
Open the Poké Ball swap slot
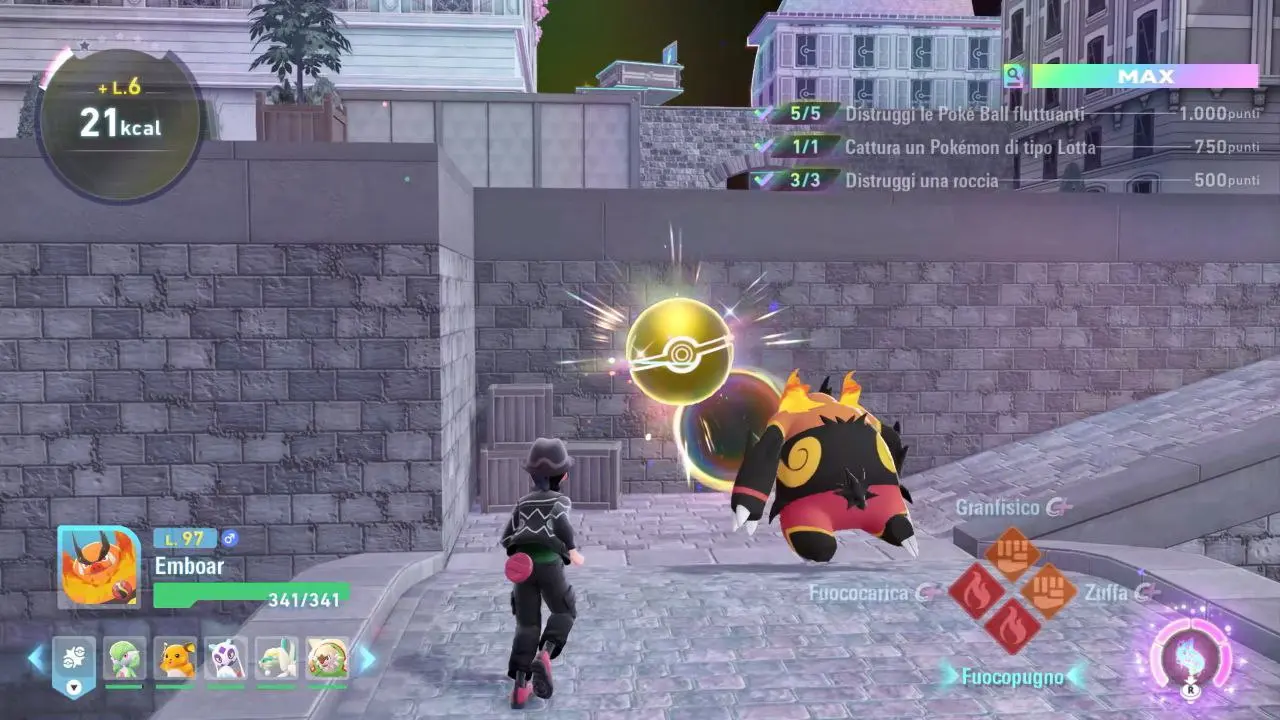pyautogui.click(x=74, y=660)
